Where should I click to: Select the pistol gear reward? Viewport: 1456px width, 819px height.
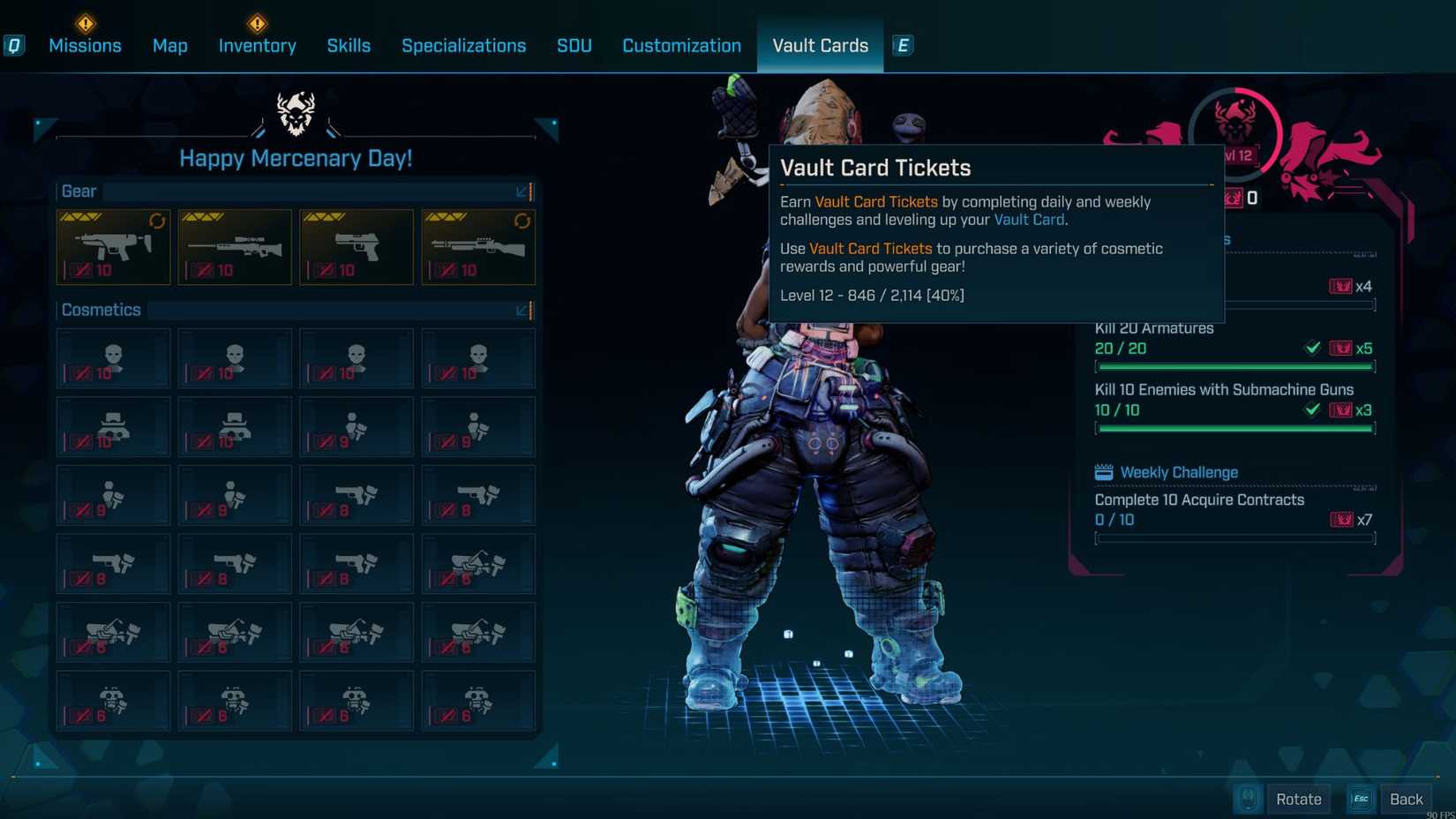pos(356,247)
